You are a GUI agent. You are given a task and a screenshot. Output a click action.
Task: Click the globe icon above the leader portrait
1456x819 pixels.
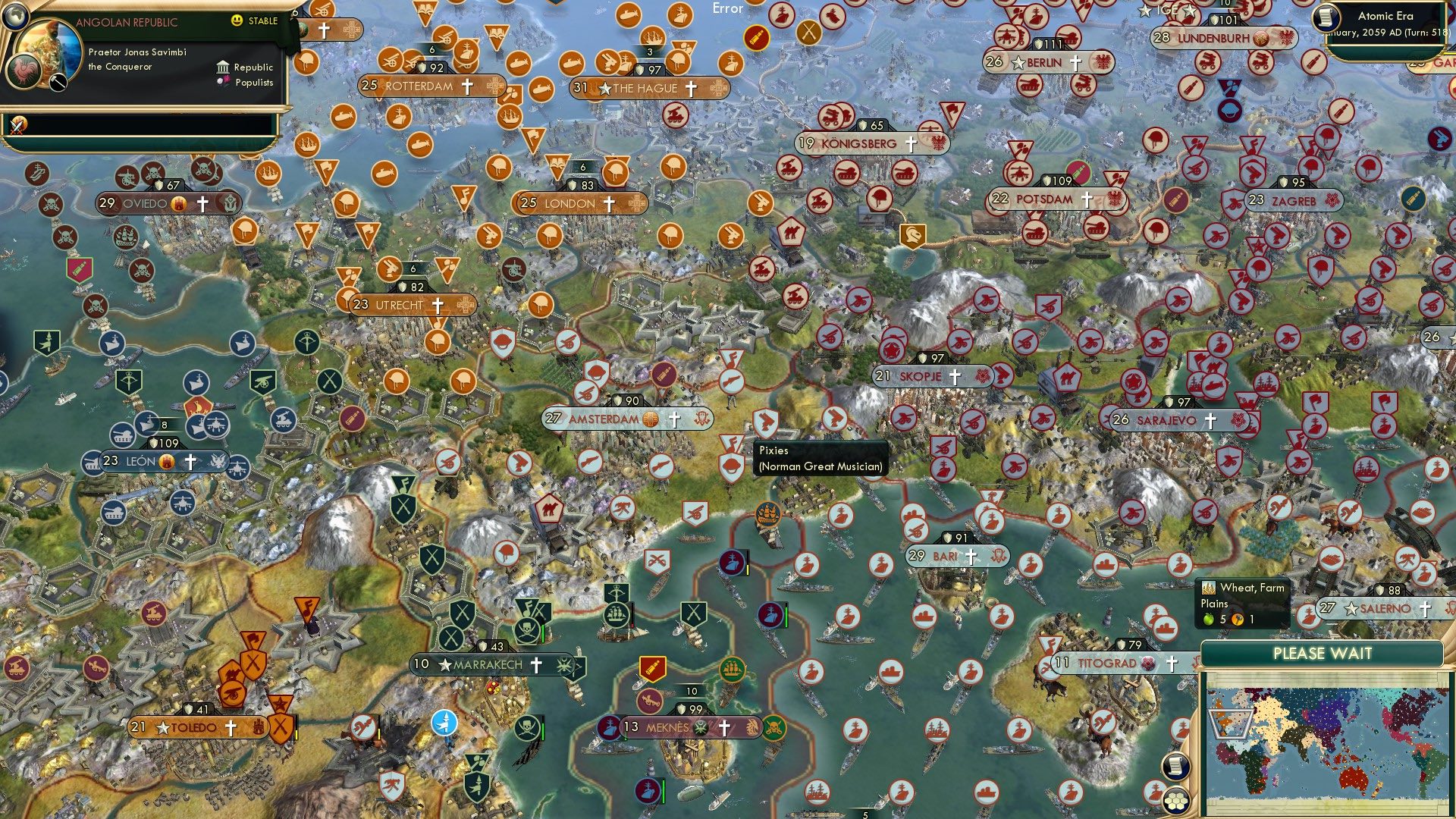coord(17,16)
